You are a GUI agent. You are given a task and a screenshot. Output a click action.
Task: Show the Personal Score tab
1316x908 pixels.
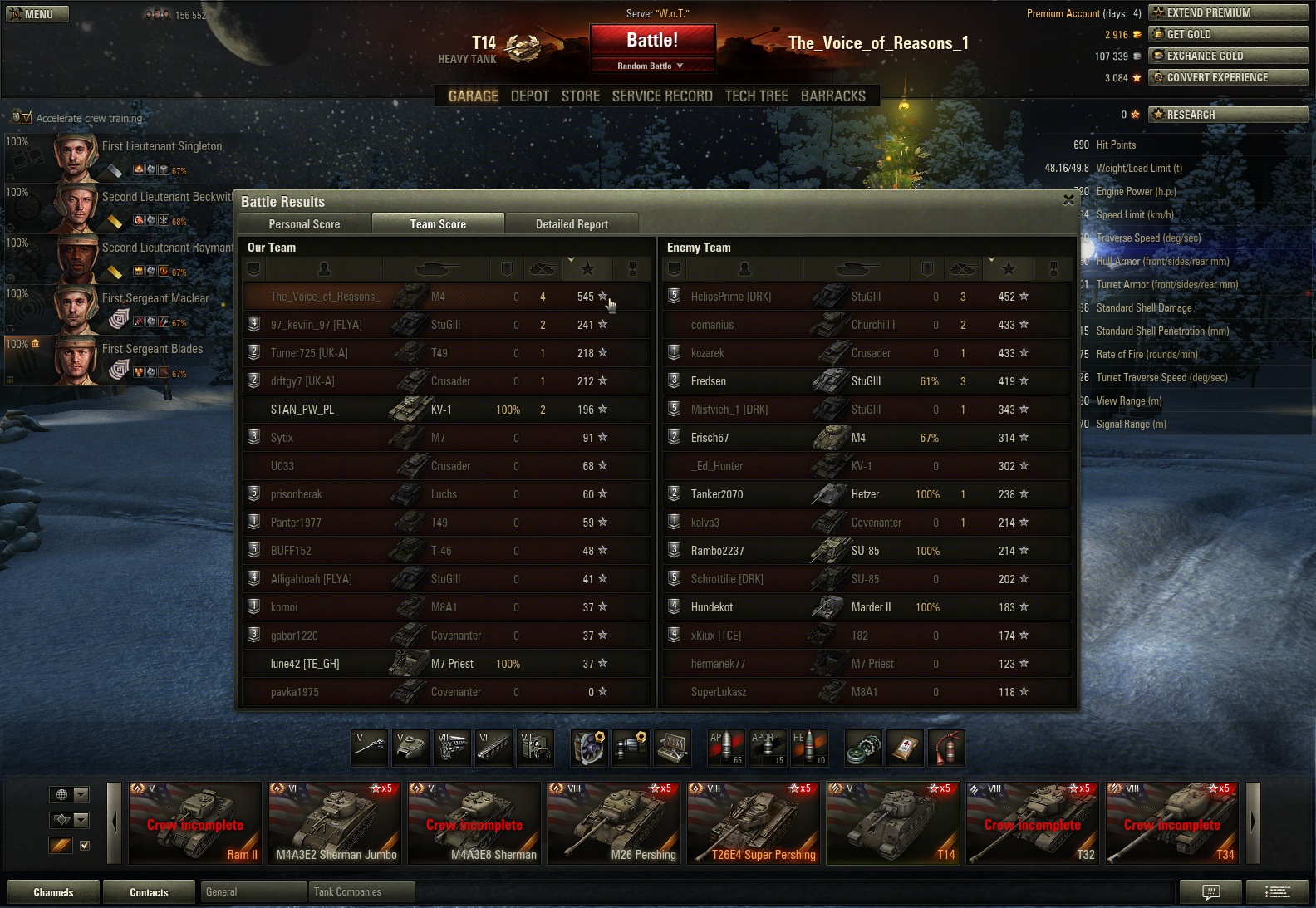(304, 224)
